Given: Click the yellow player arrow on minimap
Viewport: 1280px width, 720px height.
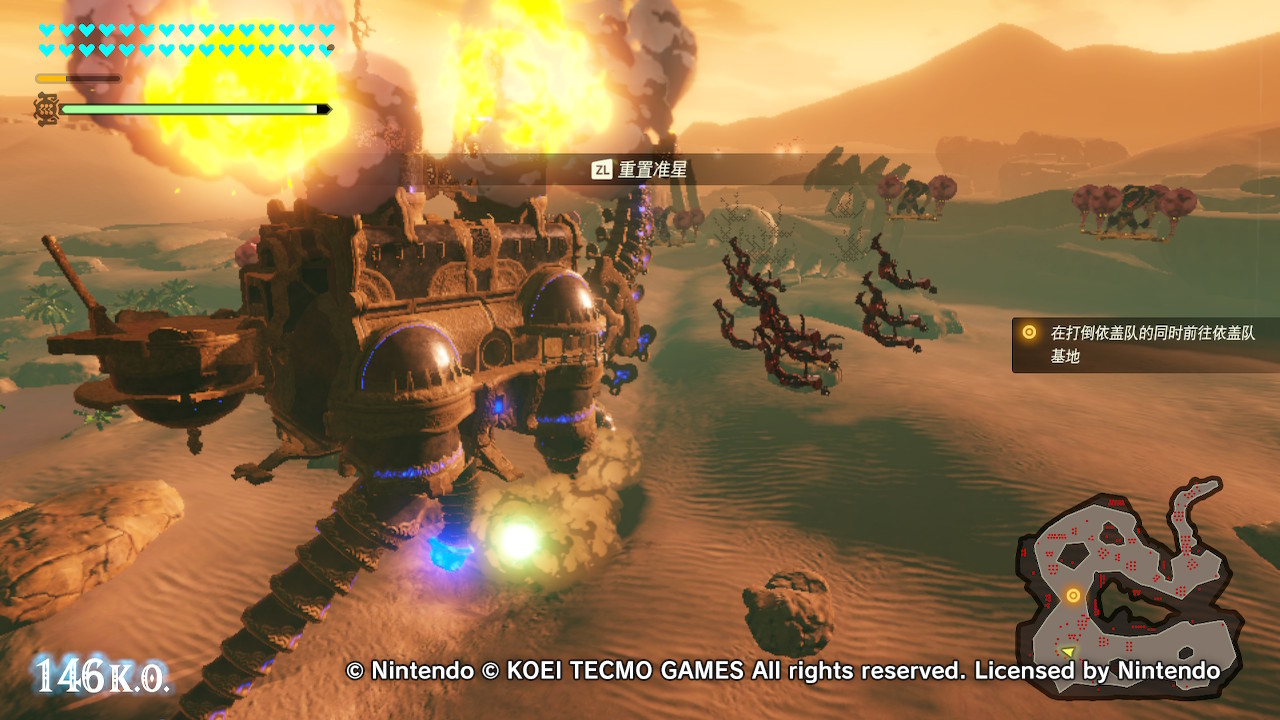Looking at the screenshot, I should point(1068,651).
